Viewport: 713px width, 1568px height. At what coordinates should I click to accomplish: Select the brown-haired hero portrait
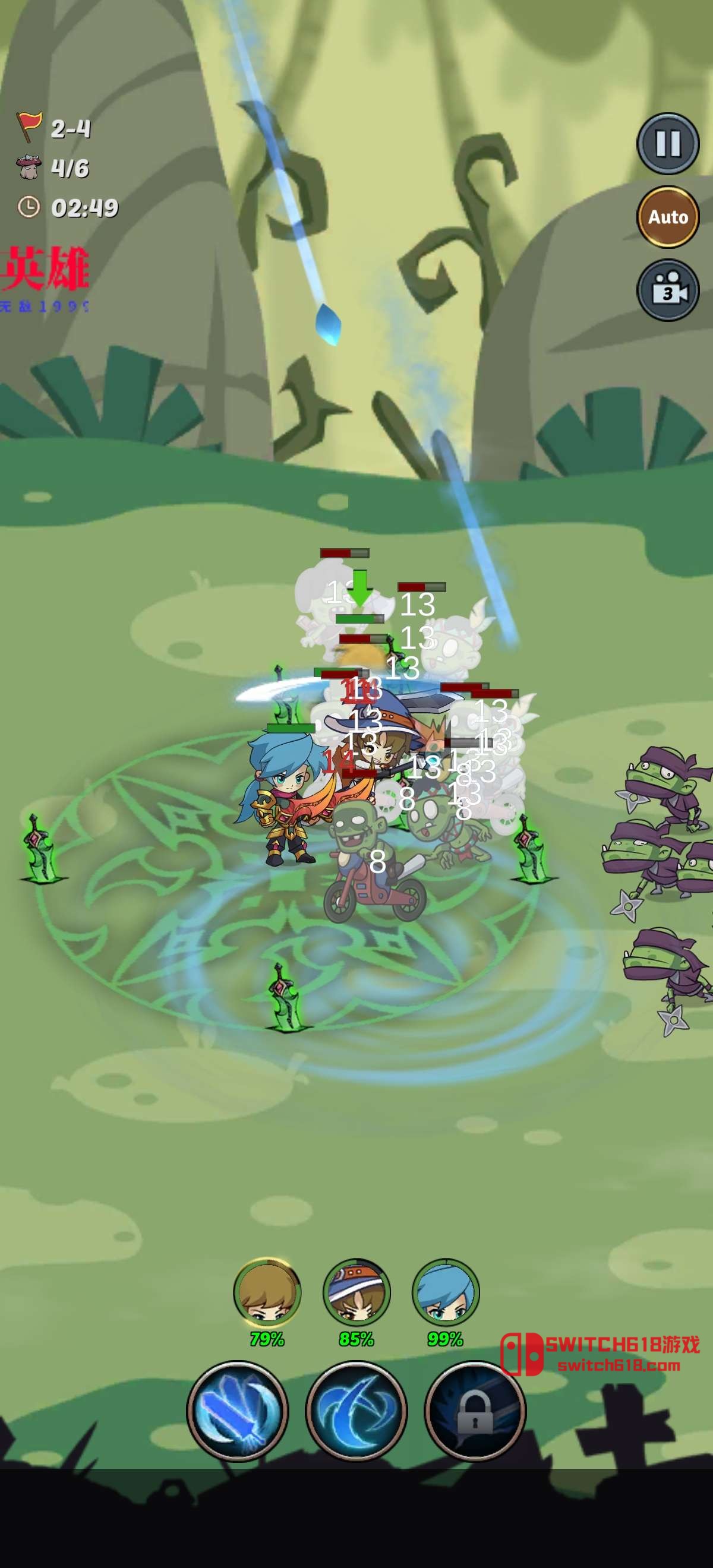pyautogui.click(x=267, y=1293)
